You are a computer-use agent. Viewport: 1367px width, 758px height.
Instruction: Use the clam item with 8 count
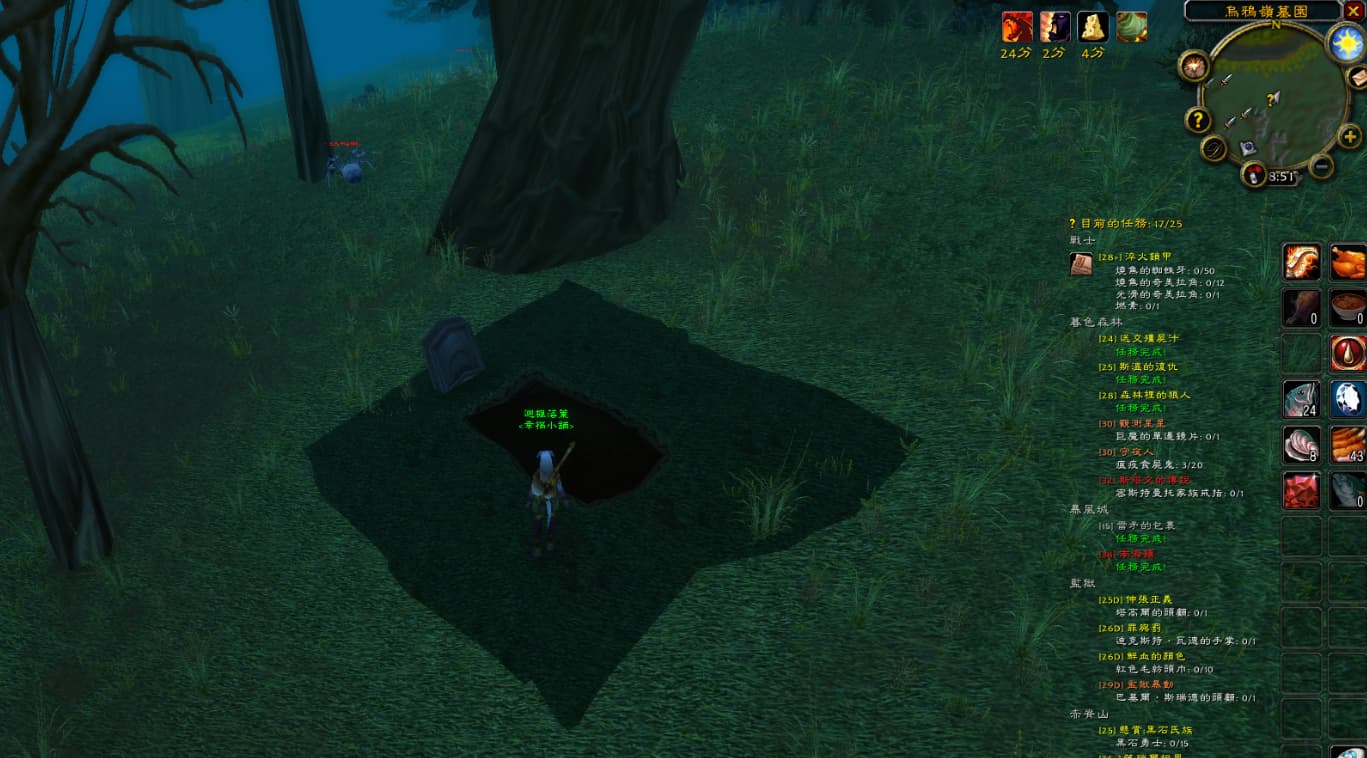[1301, 445]
